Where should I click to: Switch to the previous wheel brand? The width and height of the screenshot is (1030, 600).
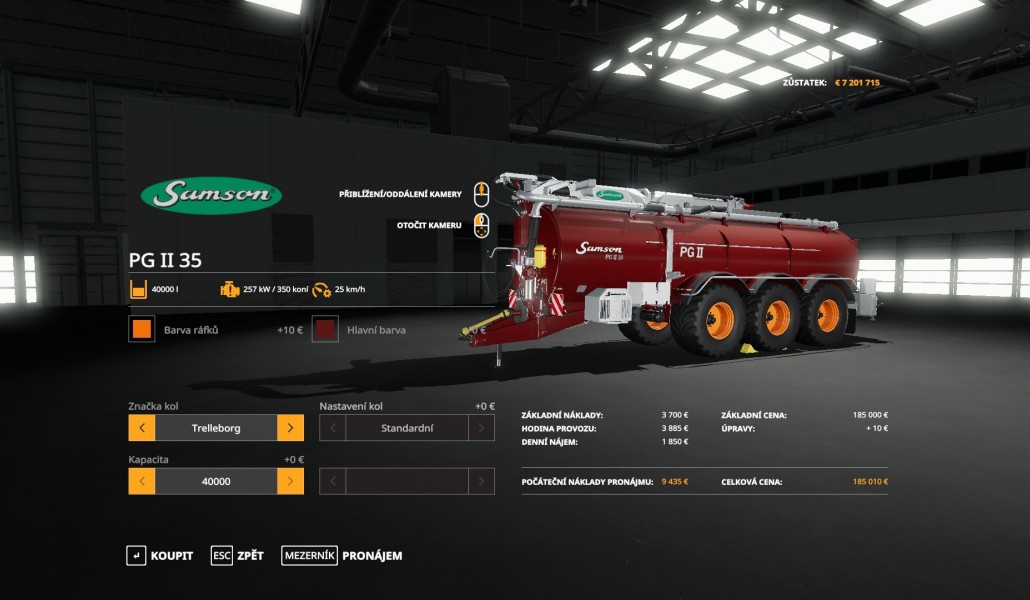(142, 428)
